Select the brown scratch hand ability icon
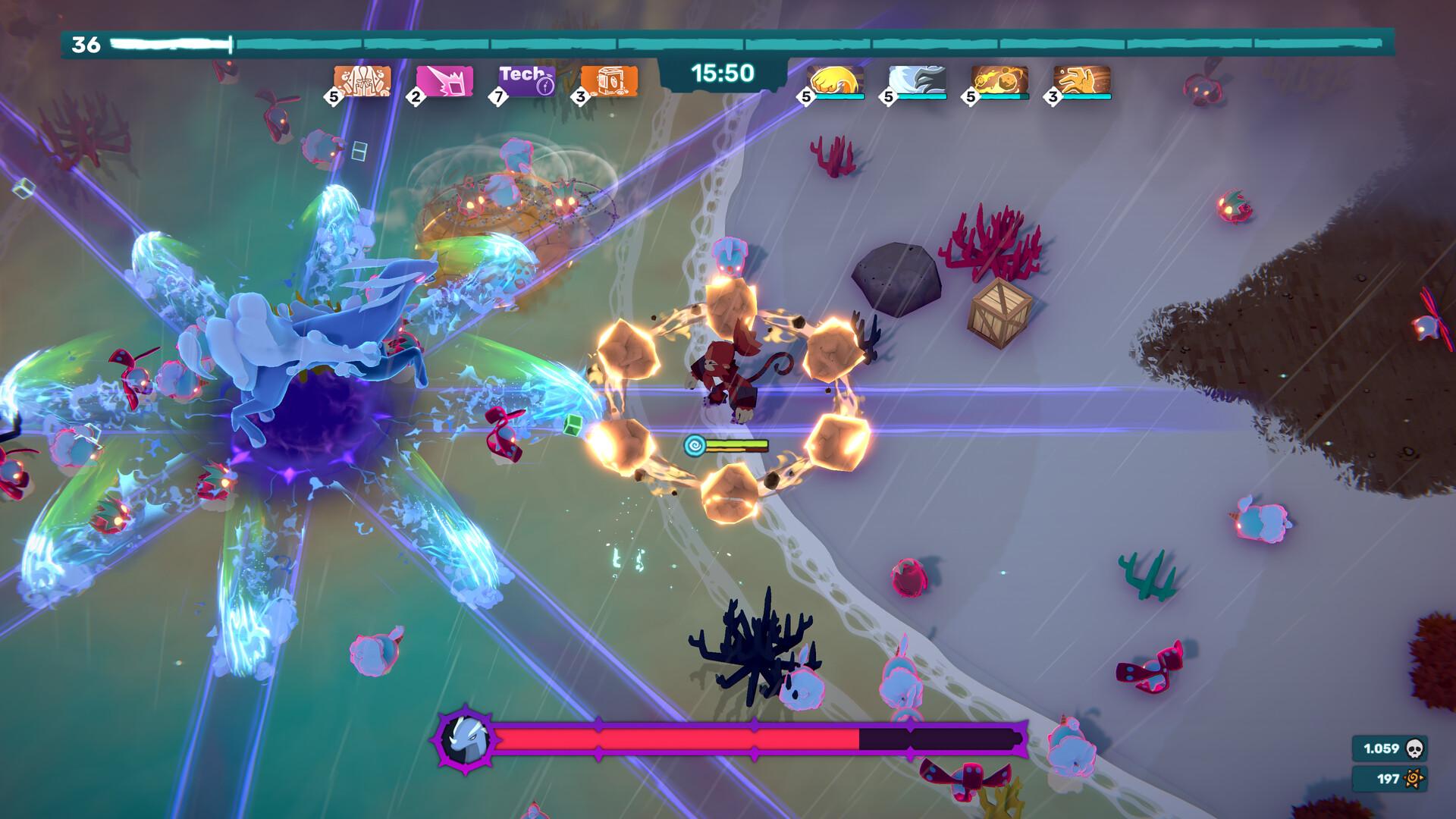Image resolution: width=1456 pixels, height=819 pixels. coord(1079,80)
